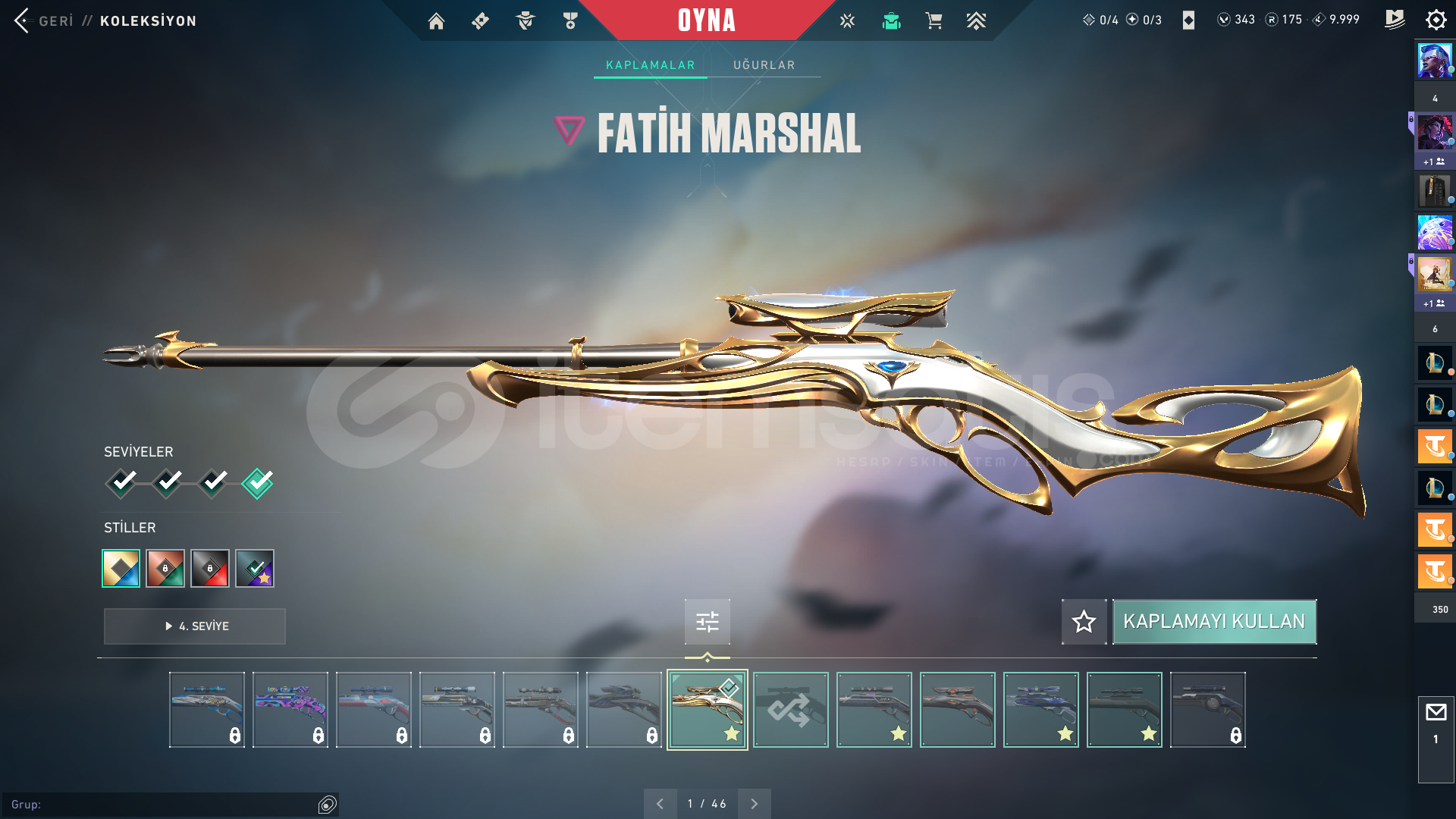Go to the next skin page
Image resolution: width=1456 pixels, height=819 pixels.
754,804
